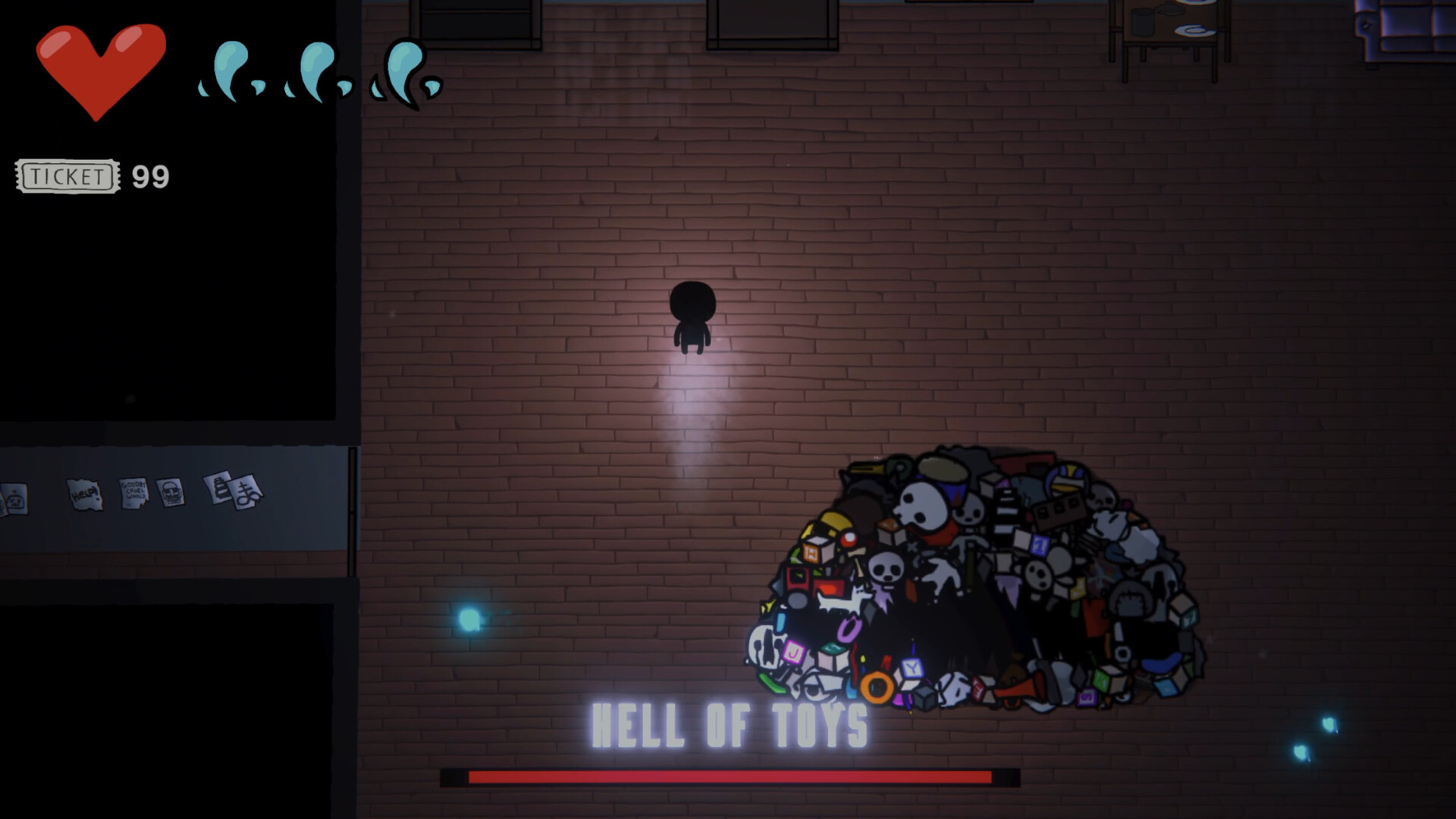
Task: Click the skull drawing paper on the wall
Action: [172, 493]
